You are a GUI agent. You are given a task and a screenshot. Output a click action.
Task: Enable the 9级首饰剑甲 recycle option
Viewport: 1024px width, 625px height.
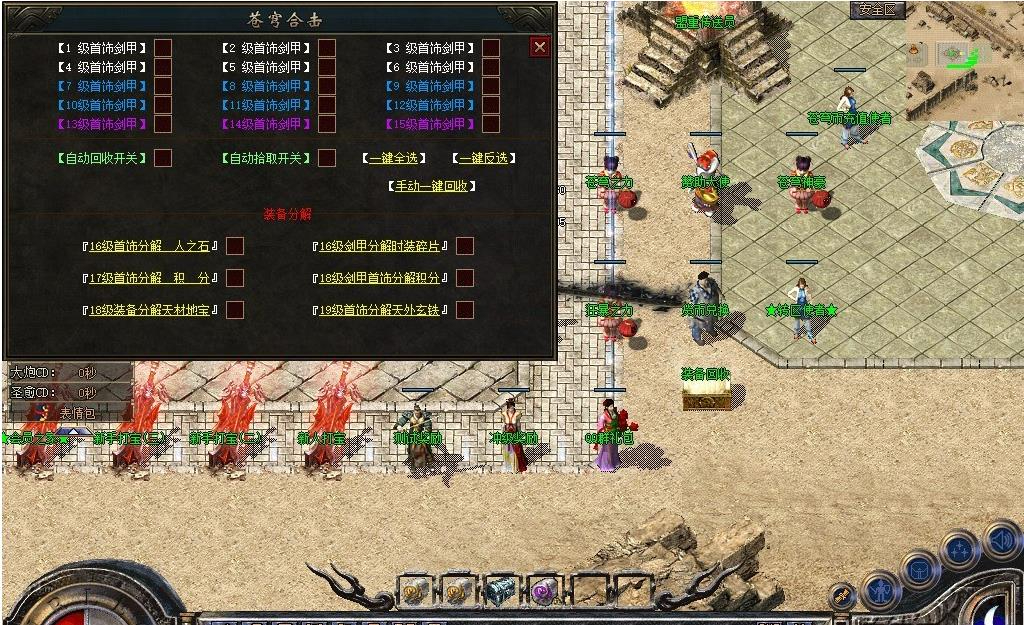point(491,86)
